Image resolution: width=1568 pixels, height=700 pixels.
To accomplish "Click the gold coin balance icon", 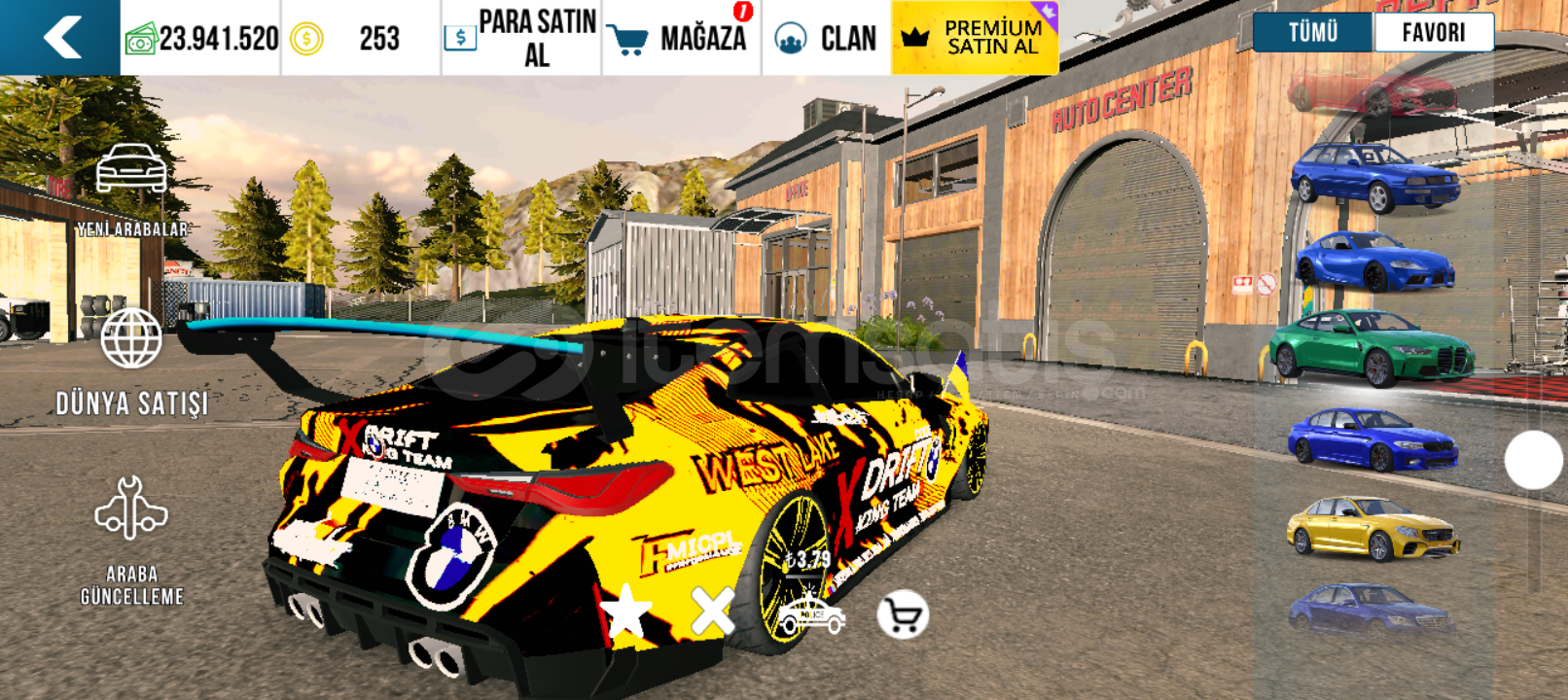I will [x=306, y=39].
